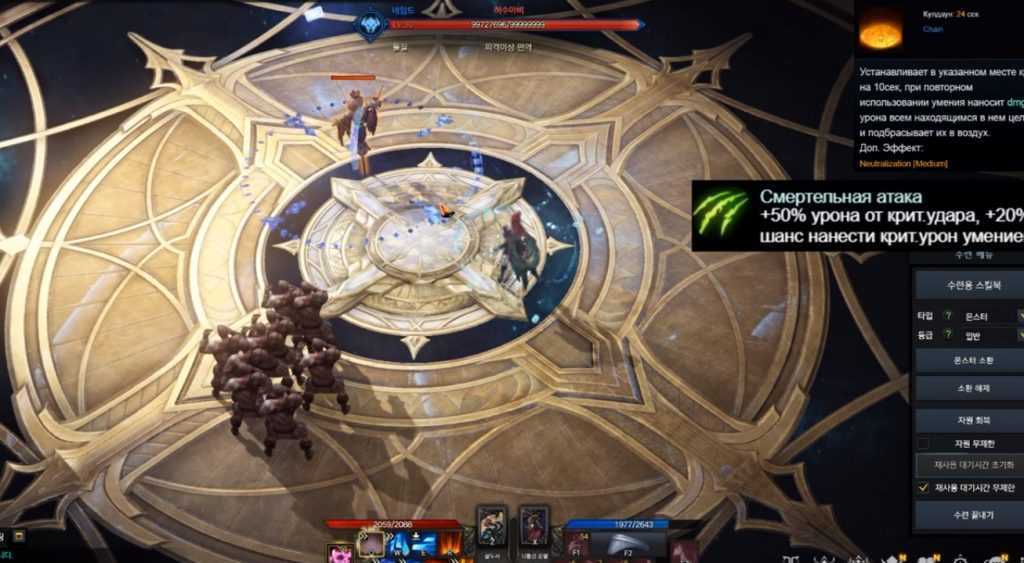Click the 재사용 대기시간 초기화 cooldown reset button
Image resolution: width=1024 pixels, height=563 pixels.
968,465
